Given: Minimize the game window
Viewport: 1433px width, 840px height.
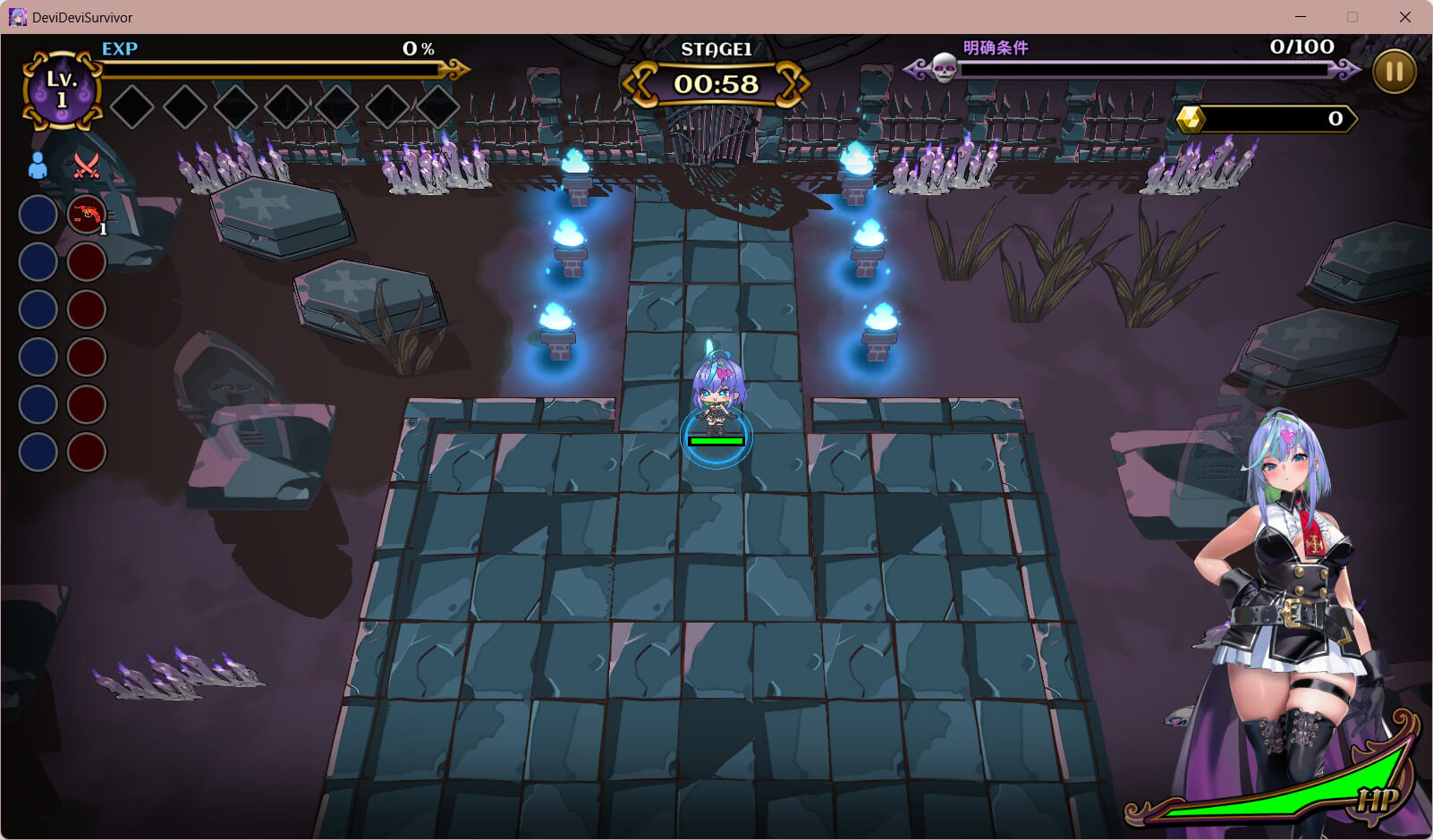Looking at the screenshot, I should [1301, 17].
